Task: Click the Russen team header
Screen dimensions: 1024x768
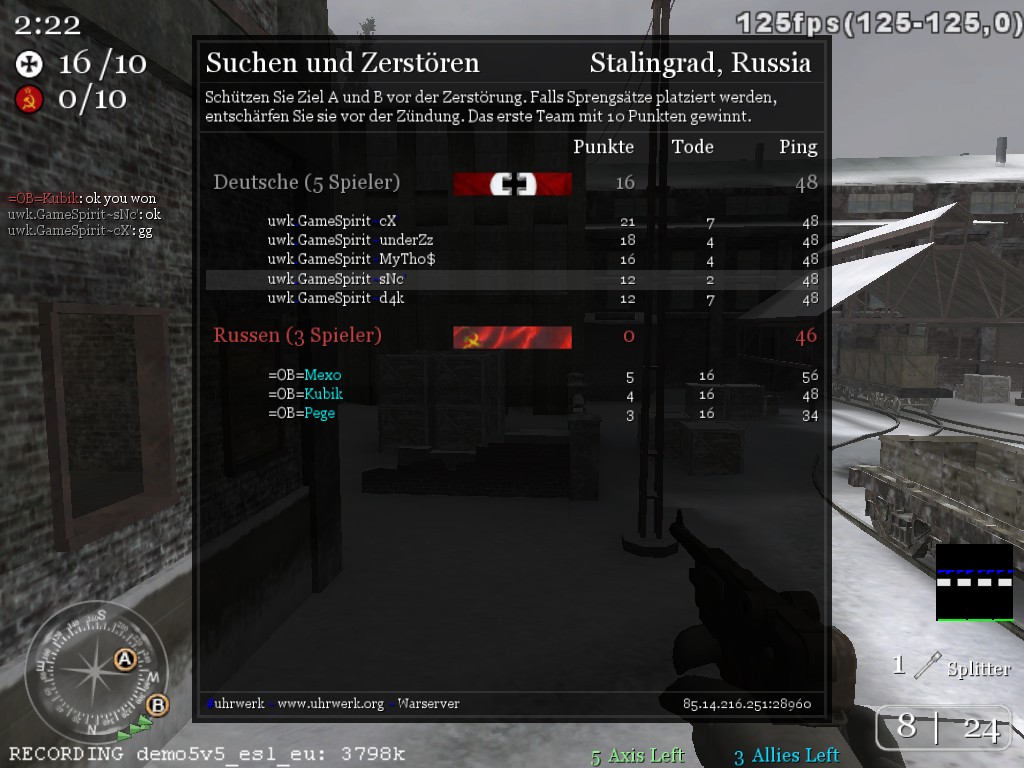Action: coord(297,336)
